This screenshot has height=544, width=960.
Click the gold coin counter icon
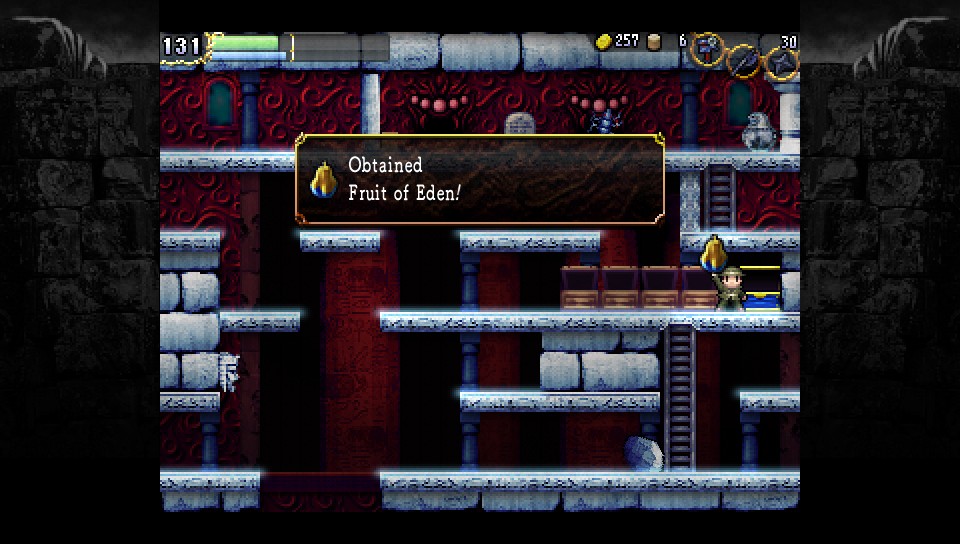click(x=604, y=41)
